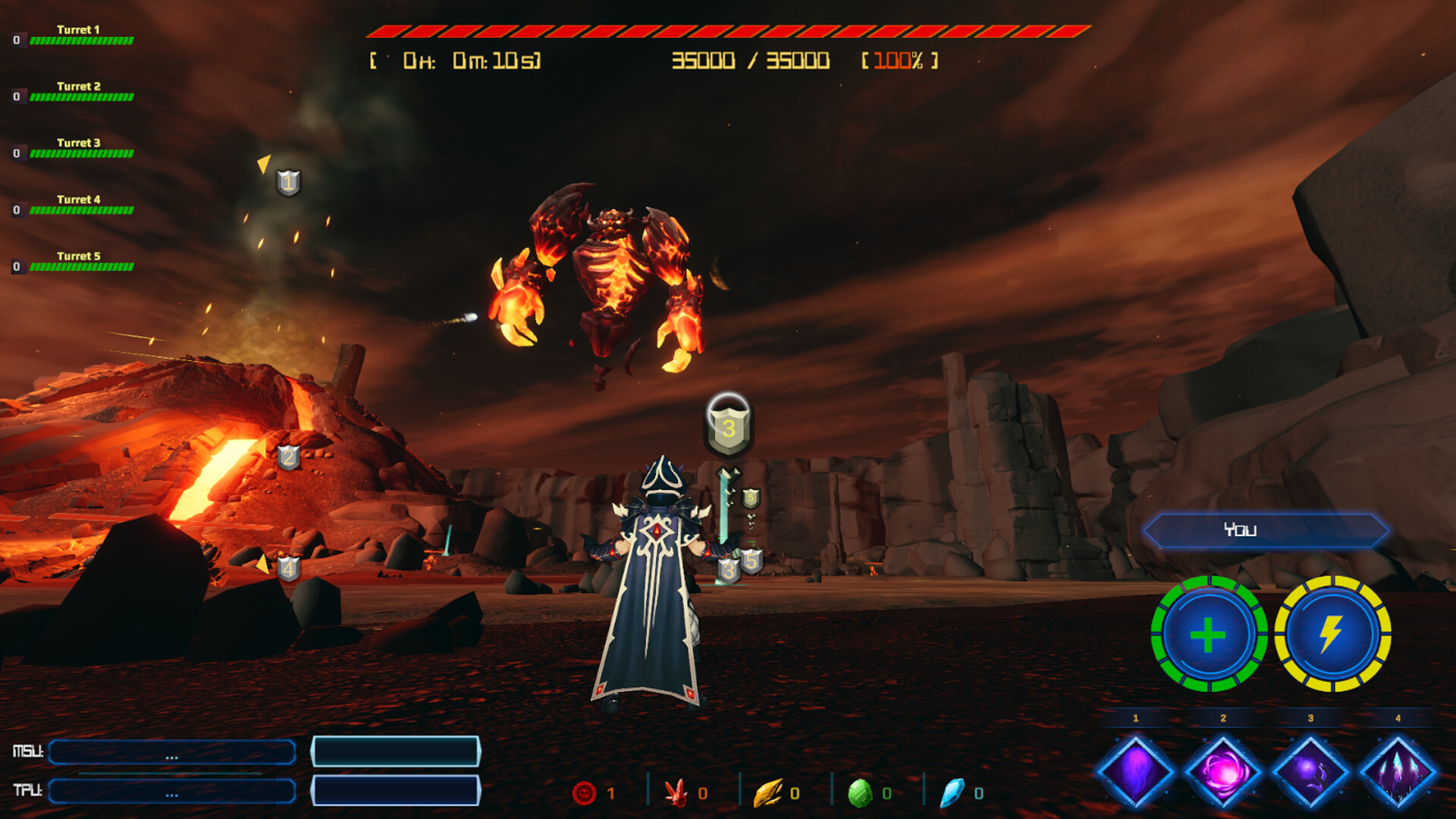Trigger the purple crystal spikes ability
The height and width of the screenshot is (819, 1456).
(1398, 772)
